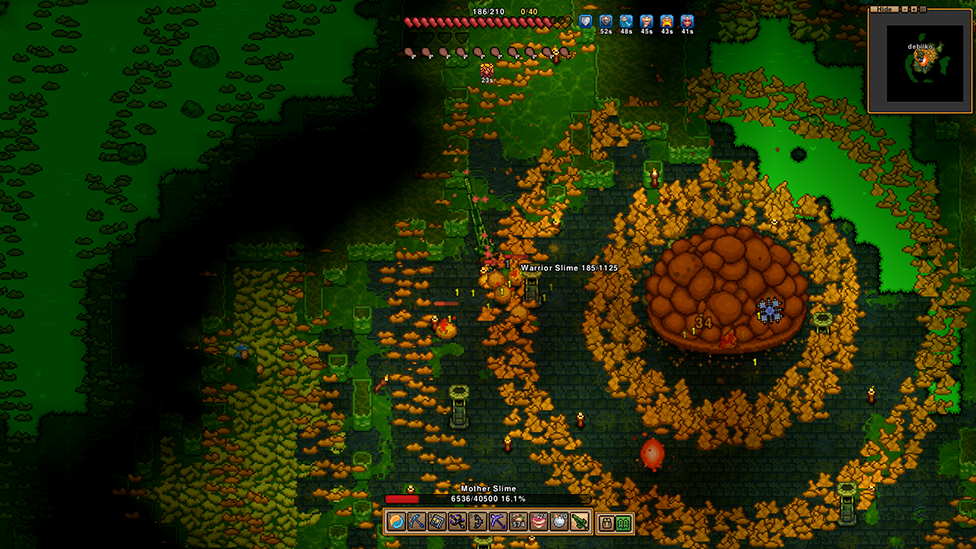Open the green journal book button
This screenshot has width=976, height=549.
[624, 523]
